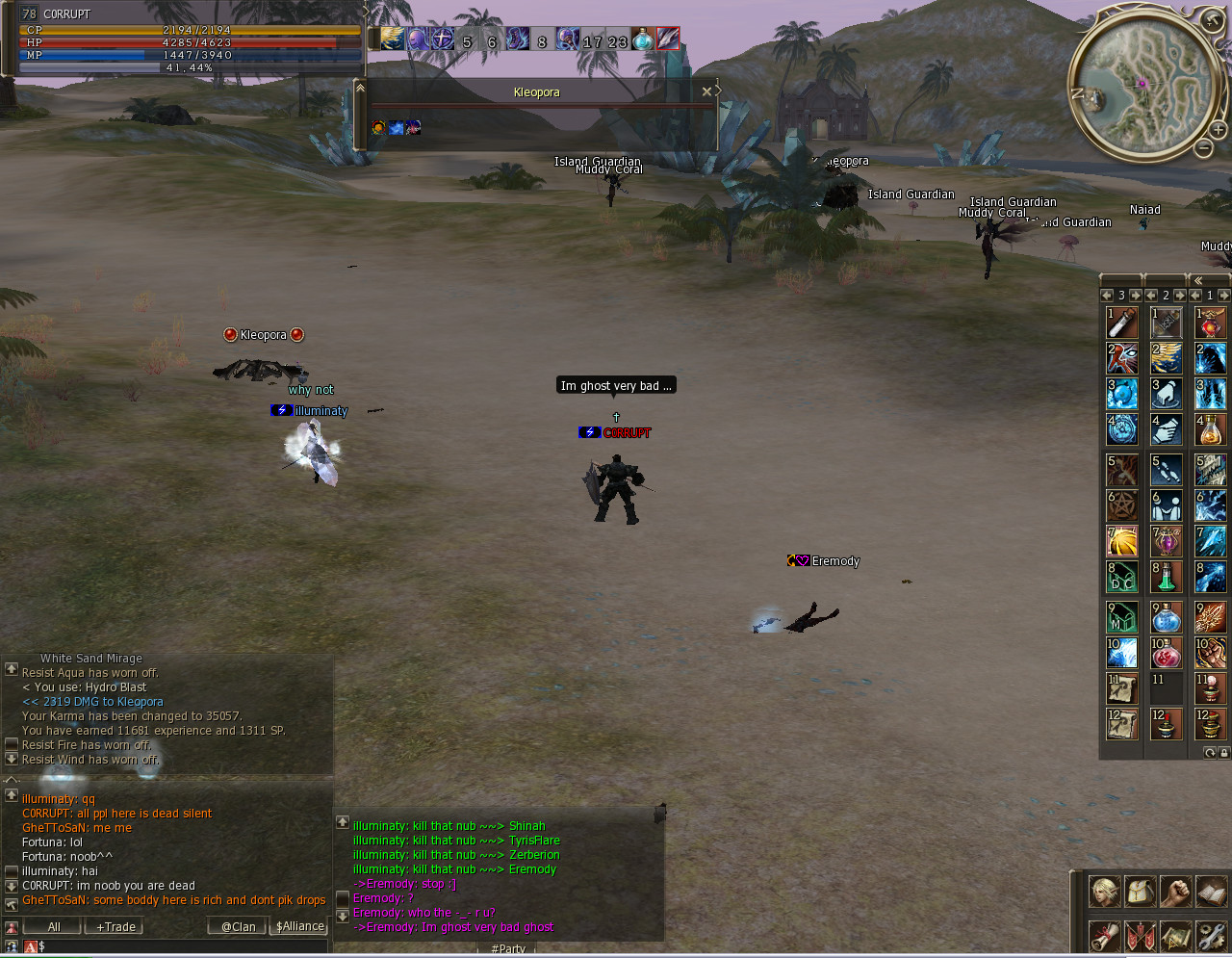
Task: Open the +Trade chat tab
Action: click(115, 926)
